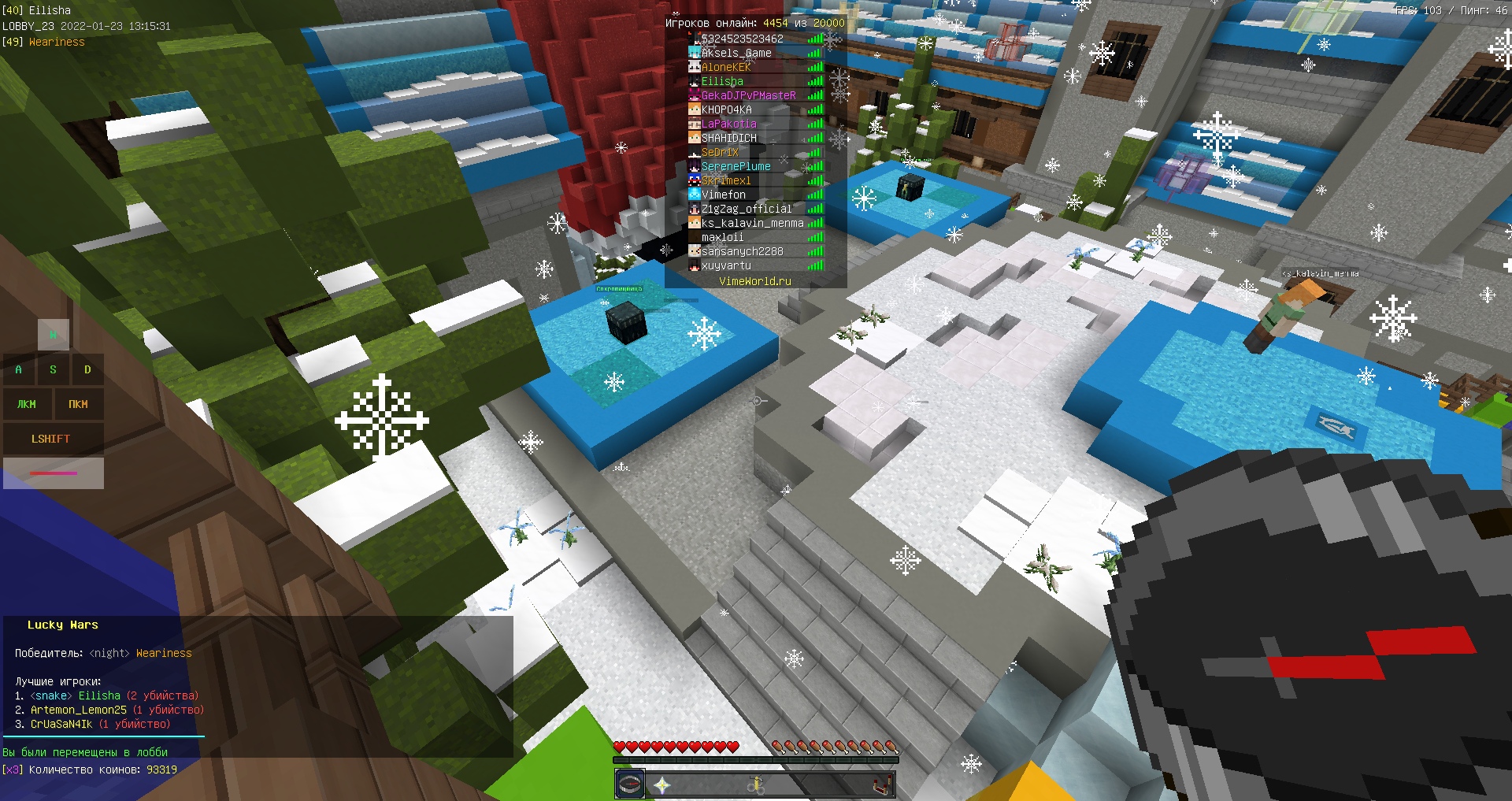Screen dimensions: 1512x801
Task: Toggle the W key on the keystroke overlay
Action: (x=53, y=334)
